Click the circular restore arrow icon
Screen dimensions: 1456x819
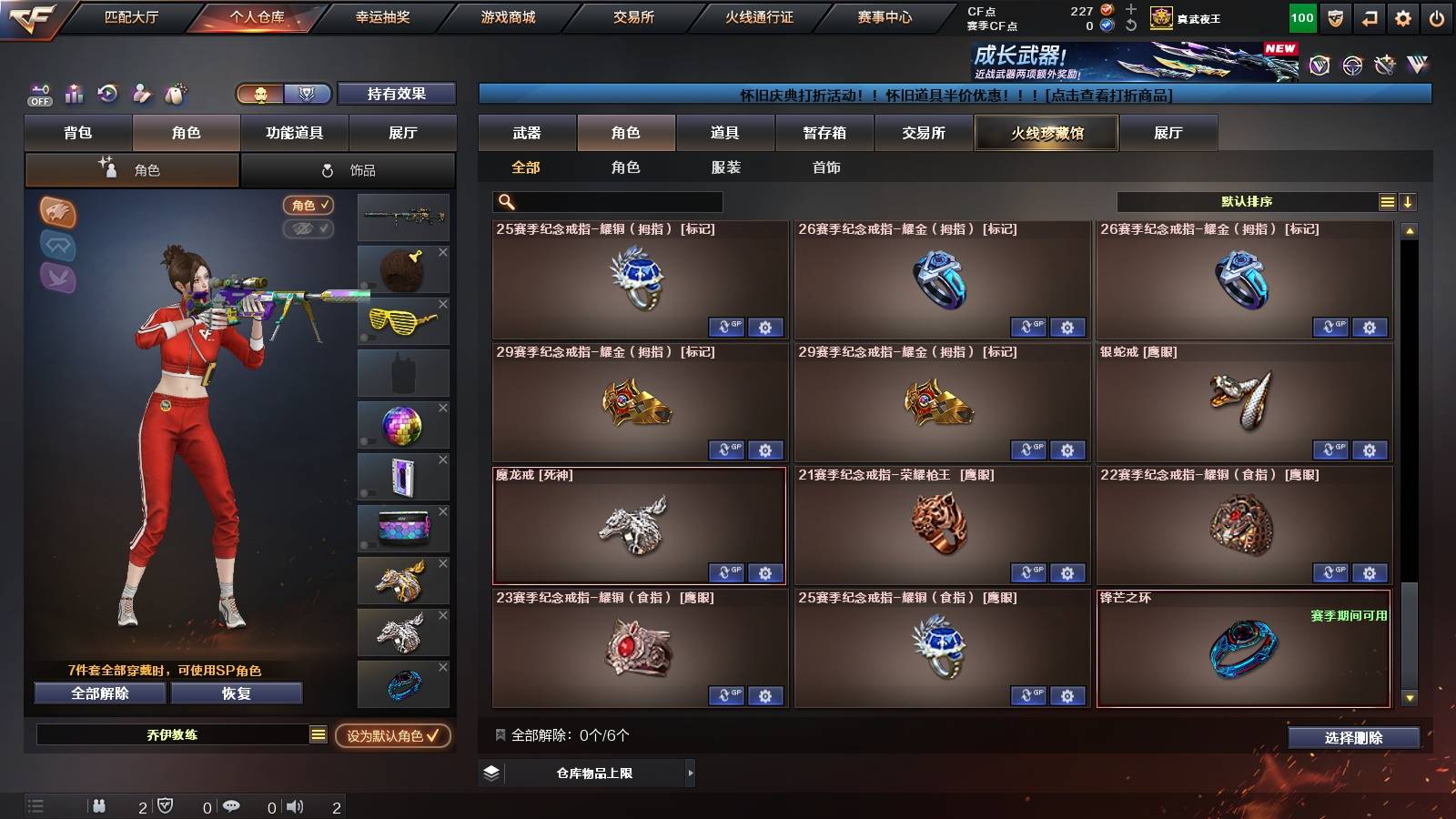pos(107,91)
